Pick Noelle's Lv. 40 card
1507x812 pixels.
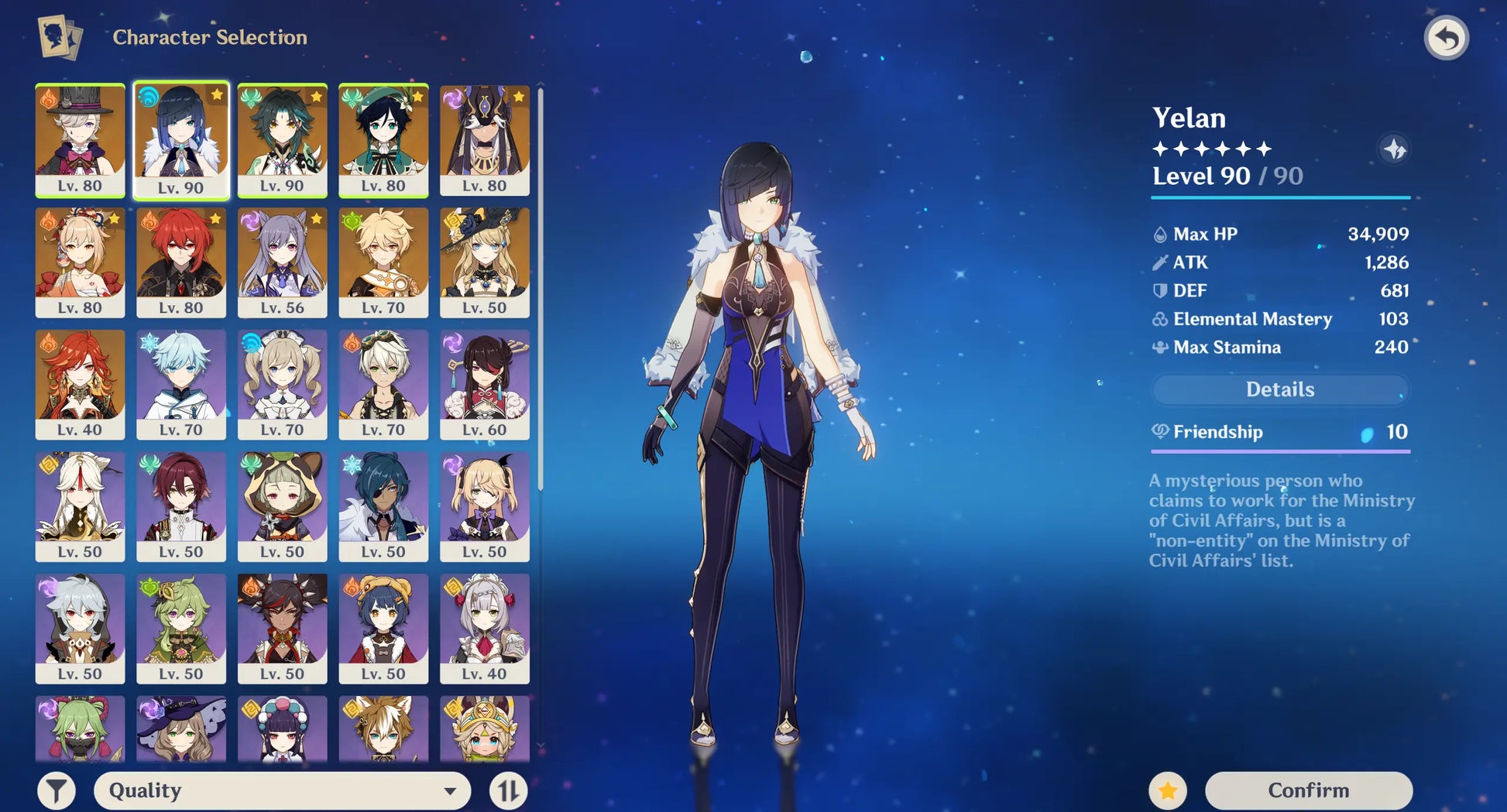485,628
